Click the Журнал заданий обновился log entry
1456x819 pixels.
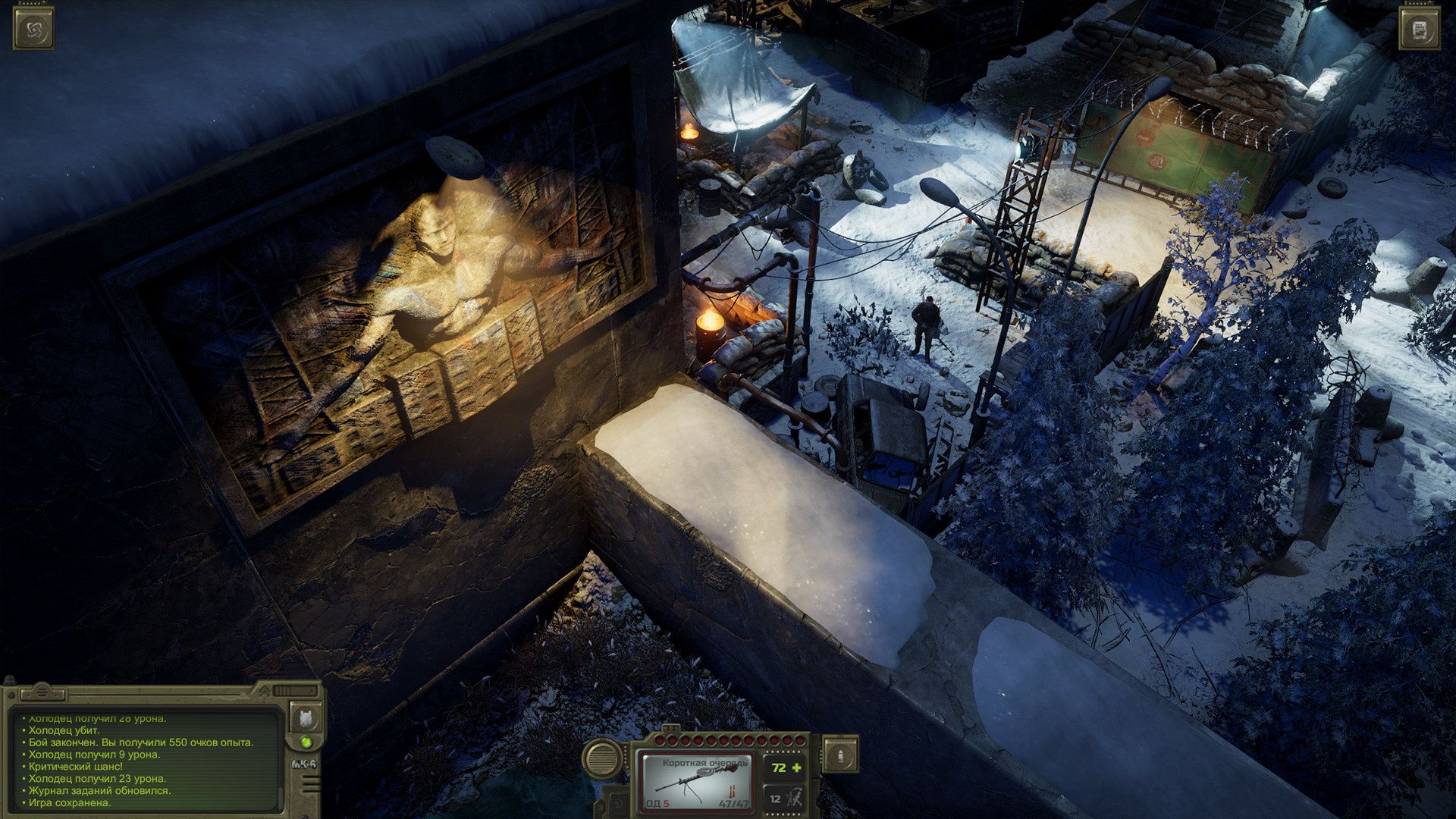(x=98, y=790)
